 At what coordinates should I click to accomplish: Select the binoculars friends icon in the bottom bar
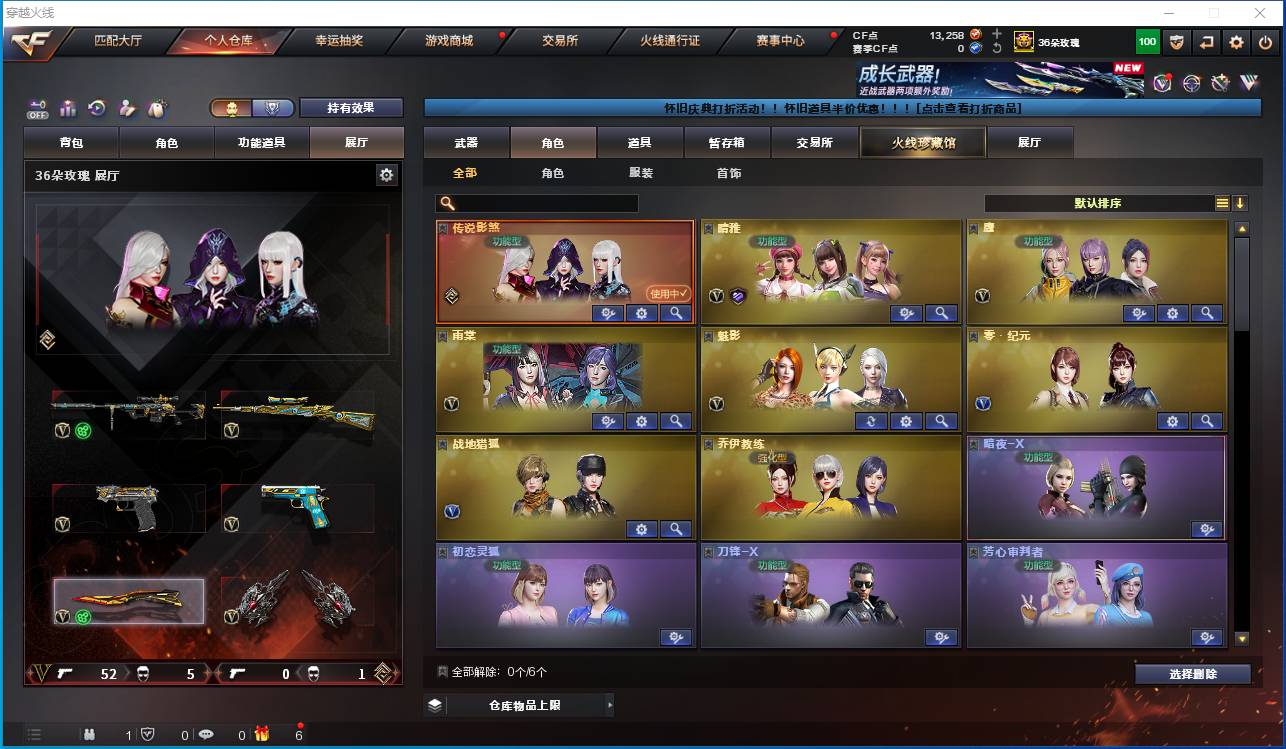[89, 733]
